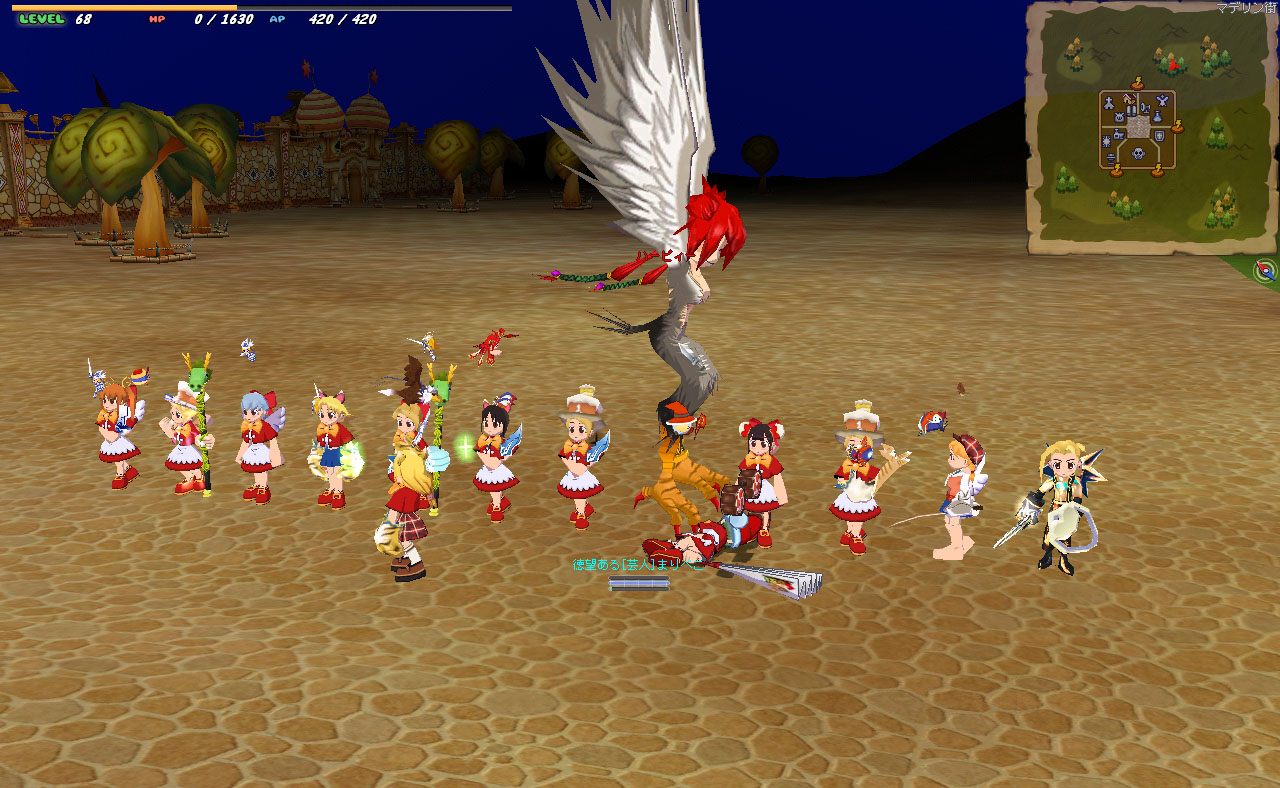1280x788 pixels.
Task: Click the red player arrow on the minimap
Action: pyautogui.click(x=1173, y=65)
